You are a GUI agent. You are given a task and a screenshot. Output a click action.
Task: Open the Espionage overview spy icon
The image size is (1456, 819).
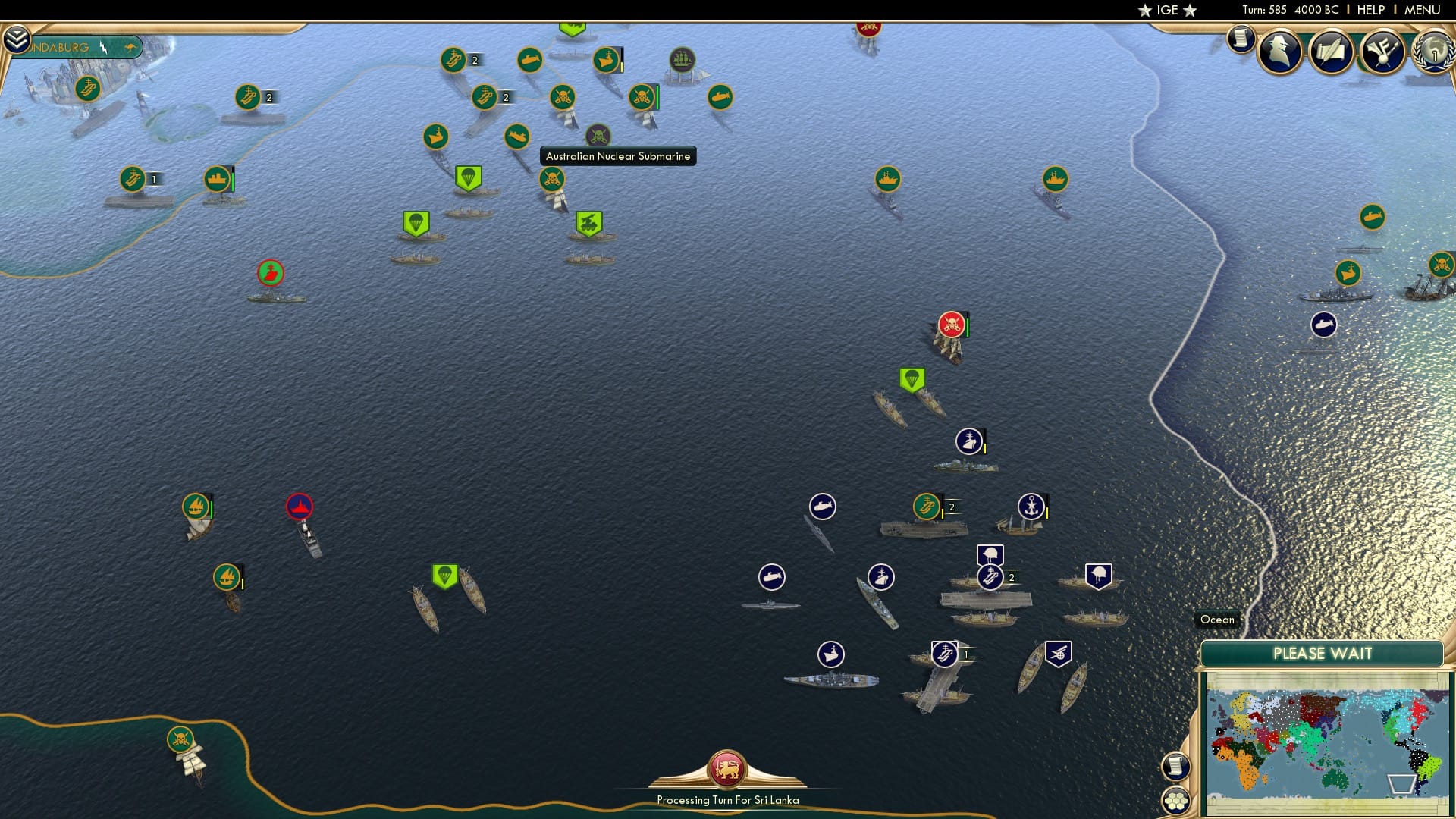1280,51
